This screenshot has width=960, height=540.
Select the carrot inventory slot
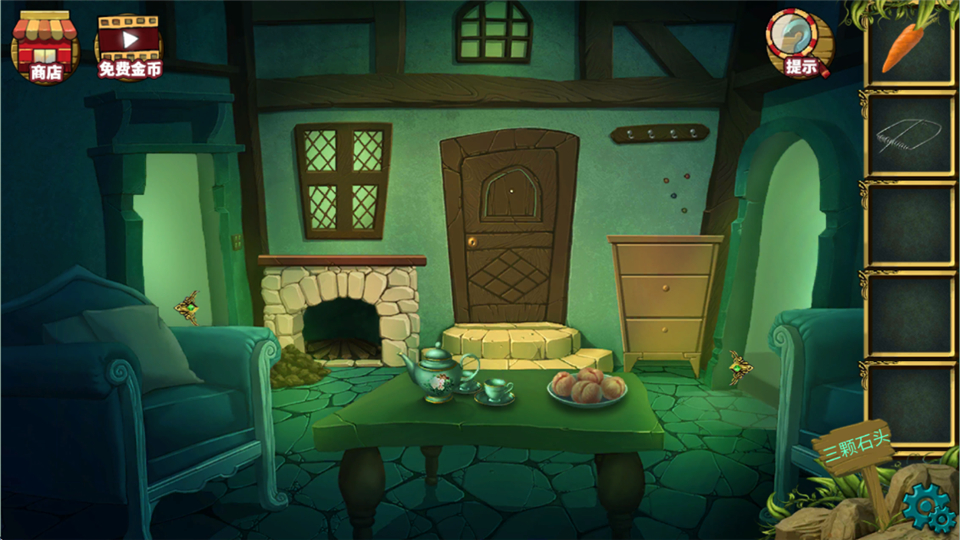click(x=908, y=46)
